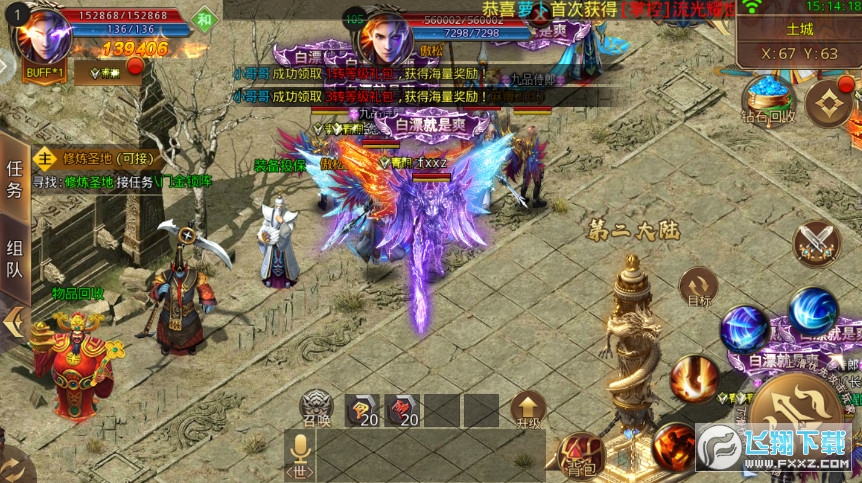Tap the microphone world chat button
This screenshot has height=483, width=862.
click(299, 455)
